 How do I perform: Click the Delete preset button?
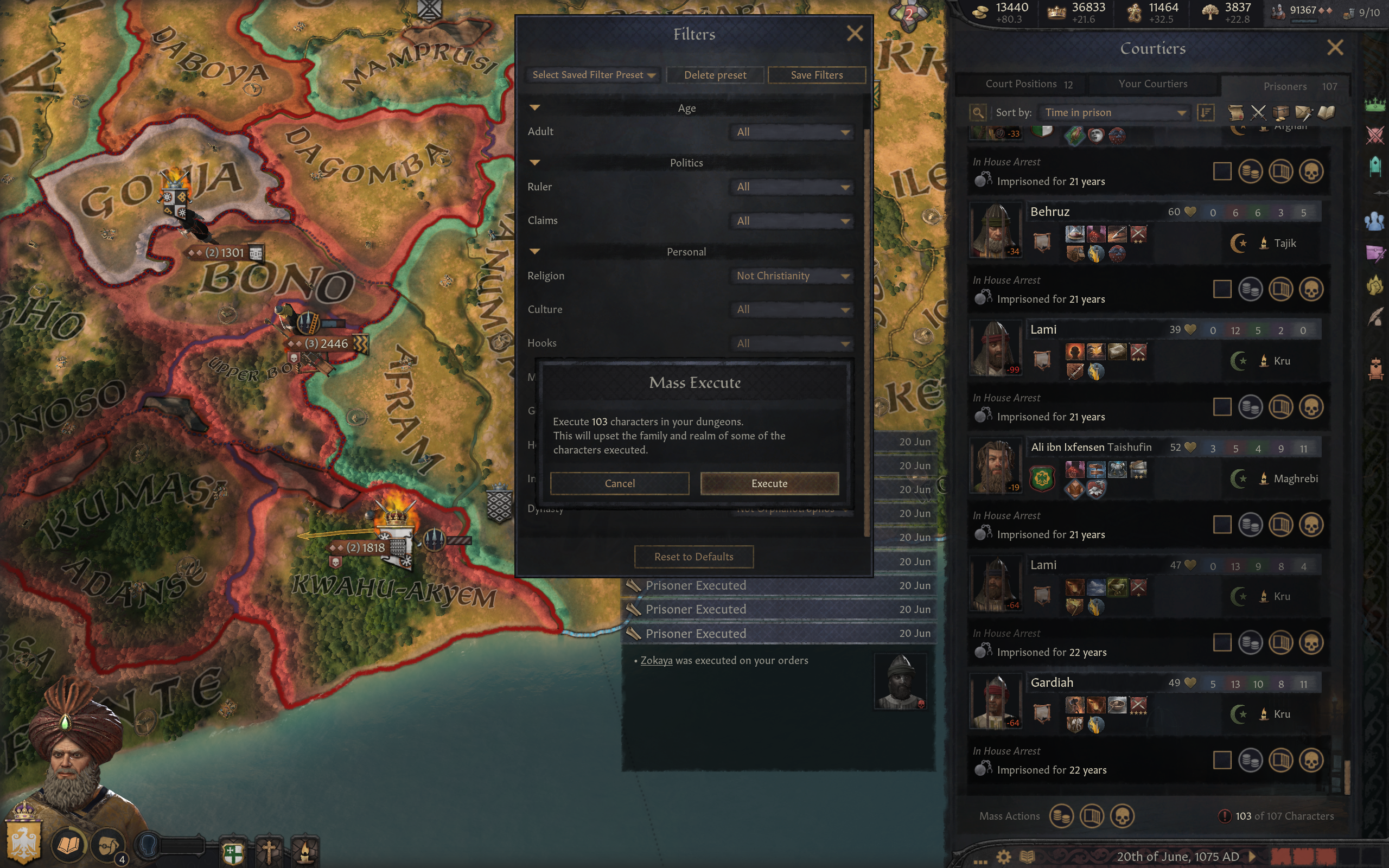click(x=715, y=75)
